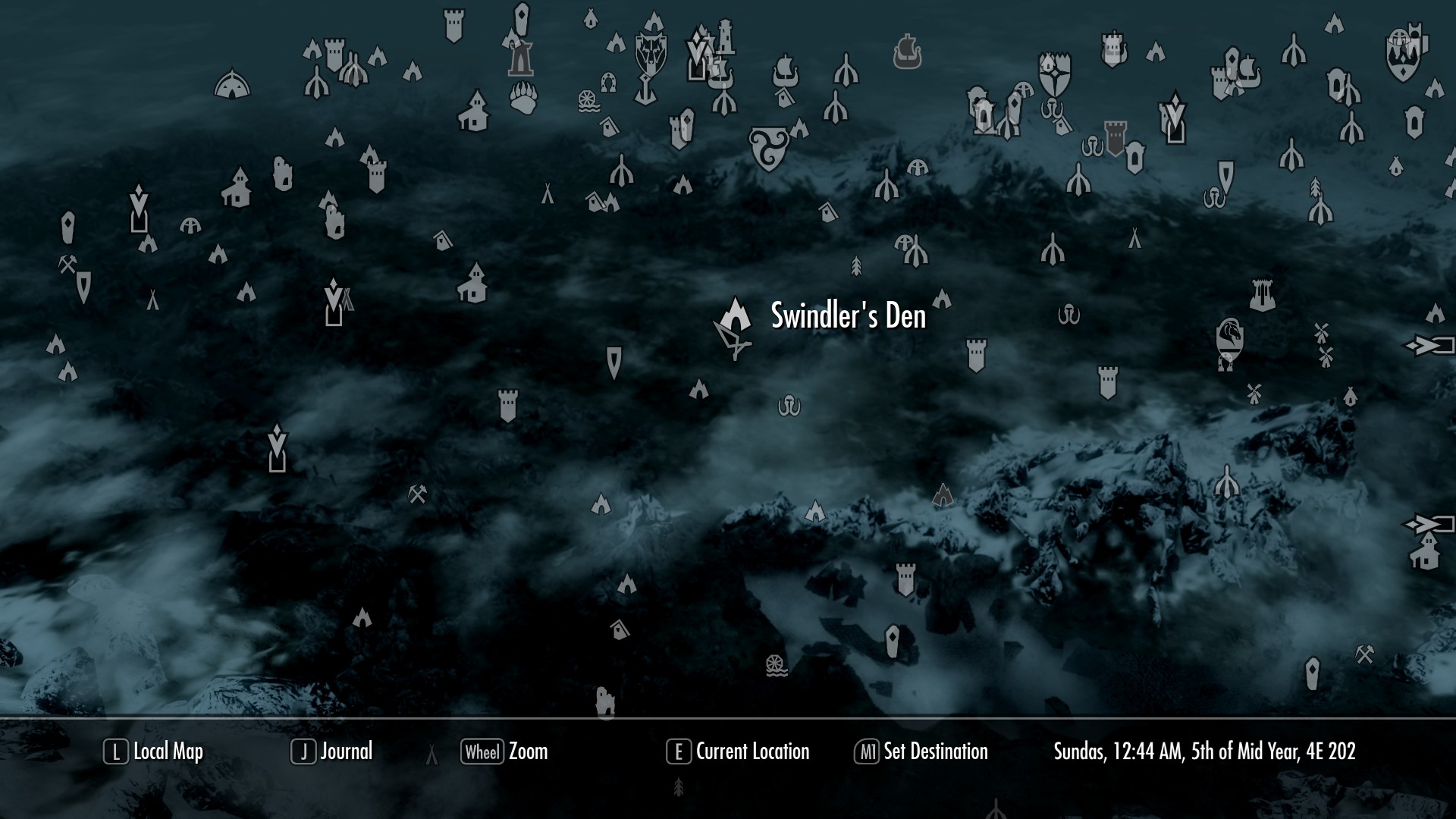The width and height of the screenshot is (1456, 819).
Task: Select the lighthouse map marker
Action: tap(726, 36)
